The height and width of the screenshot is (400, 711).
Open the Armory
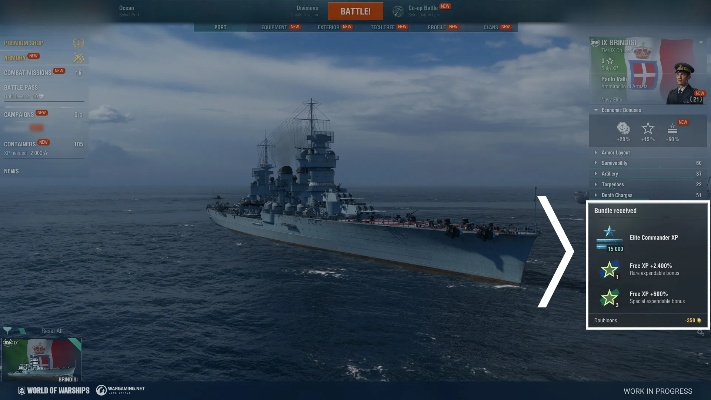pyautogui.click(x=16, y=58)
